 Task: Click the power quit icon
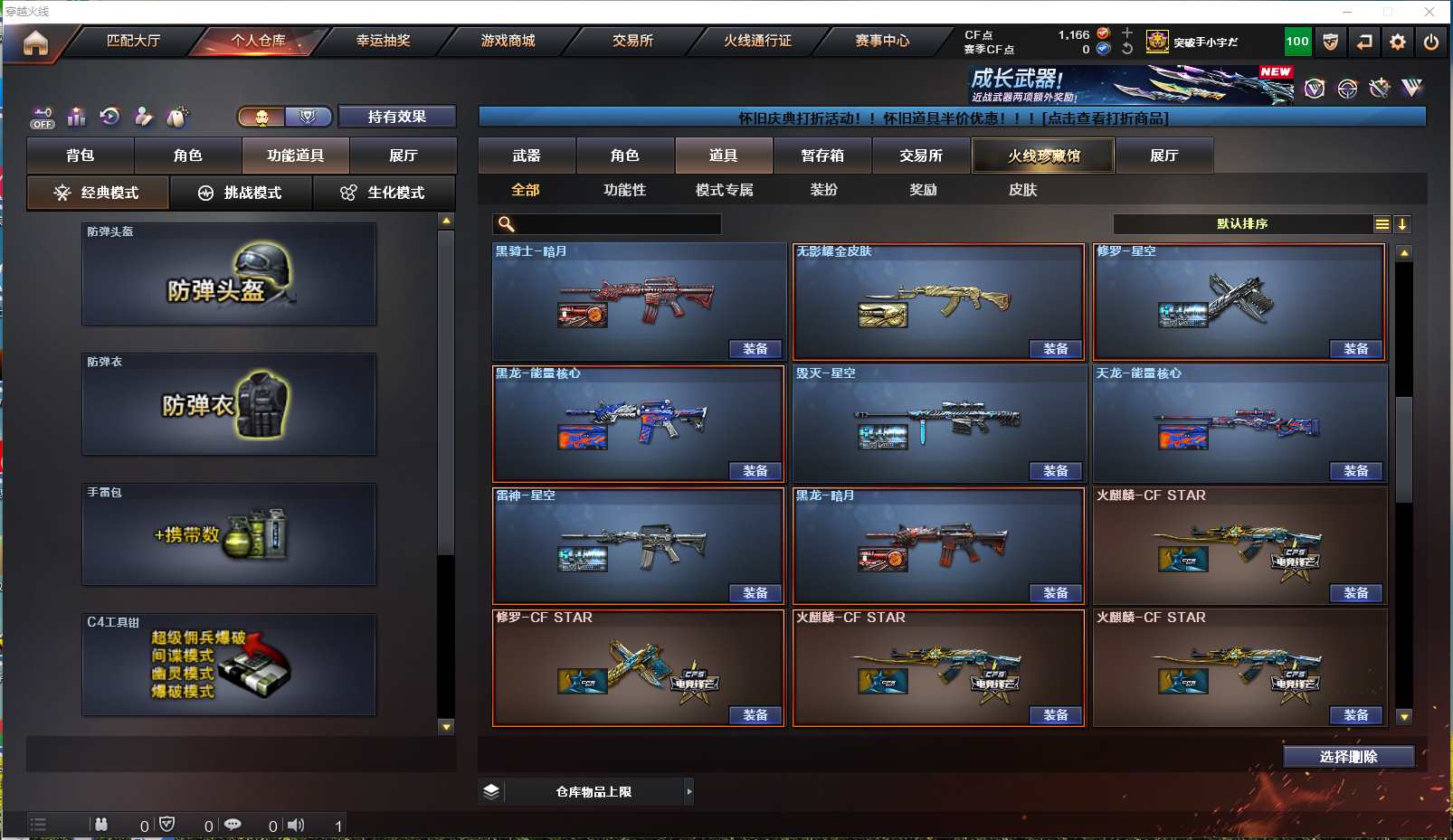click(x=1431, y=42)
